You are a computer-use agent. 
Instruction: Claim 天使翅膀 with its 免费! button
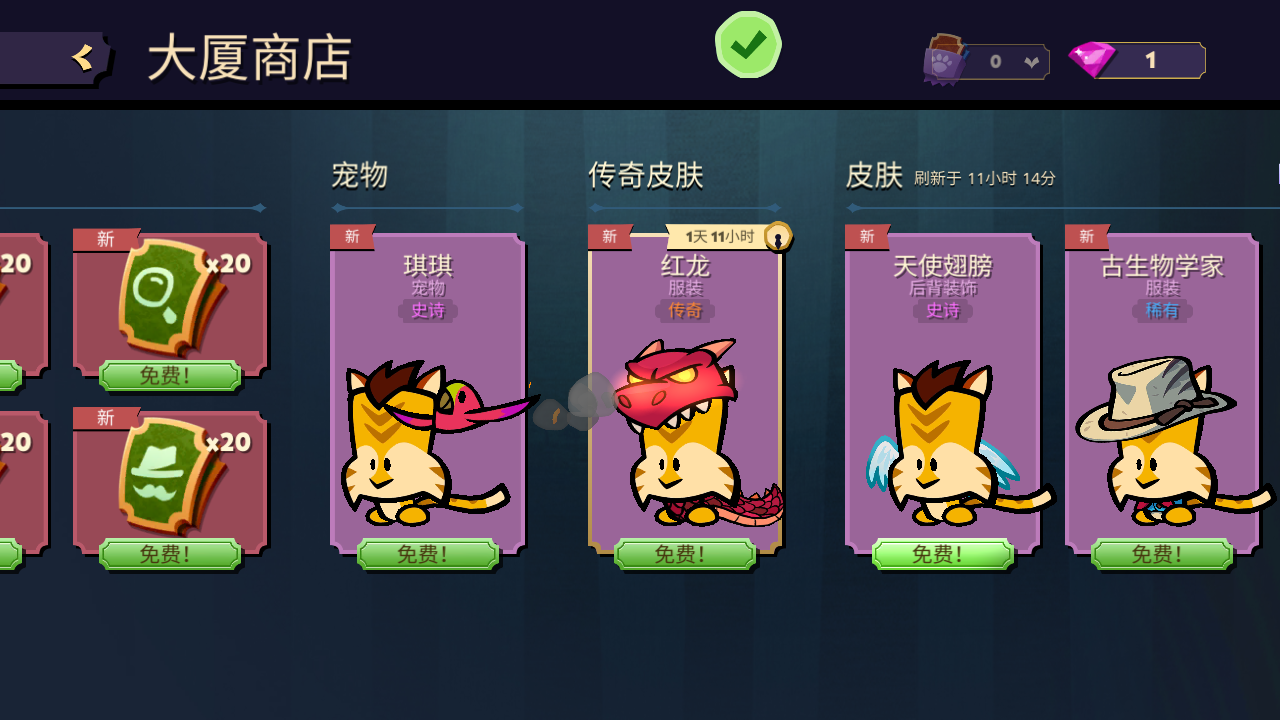(942, 553)
